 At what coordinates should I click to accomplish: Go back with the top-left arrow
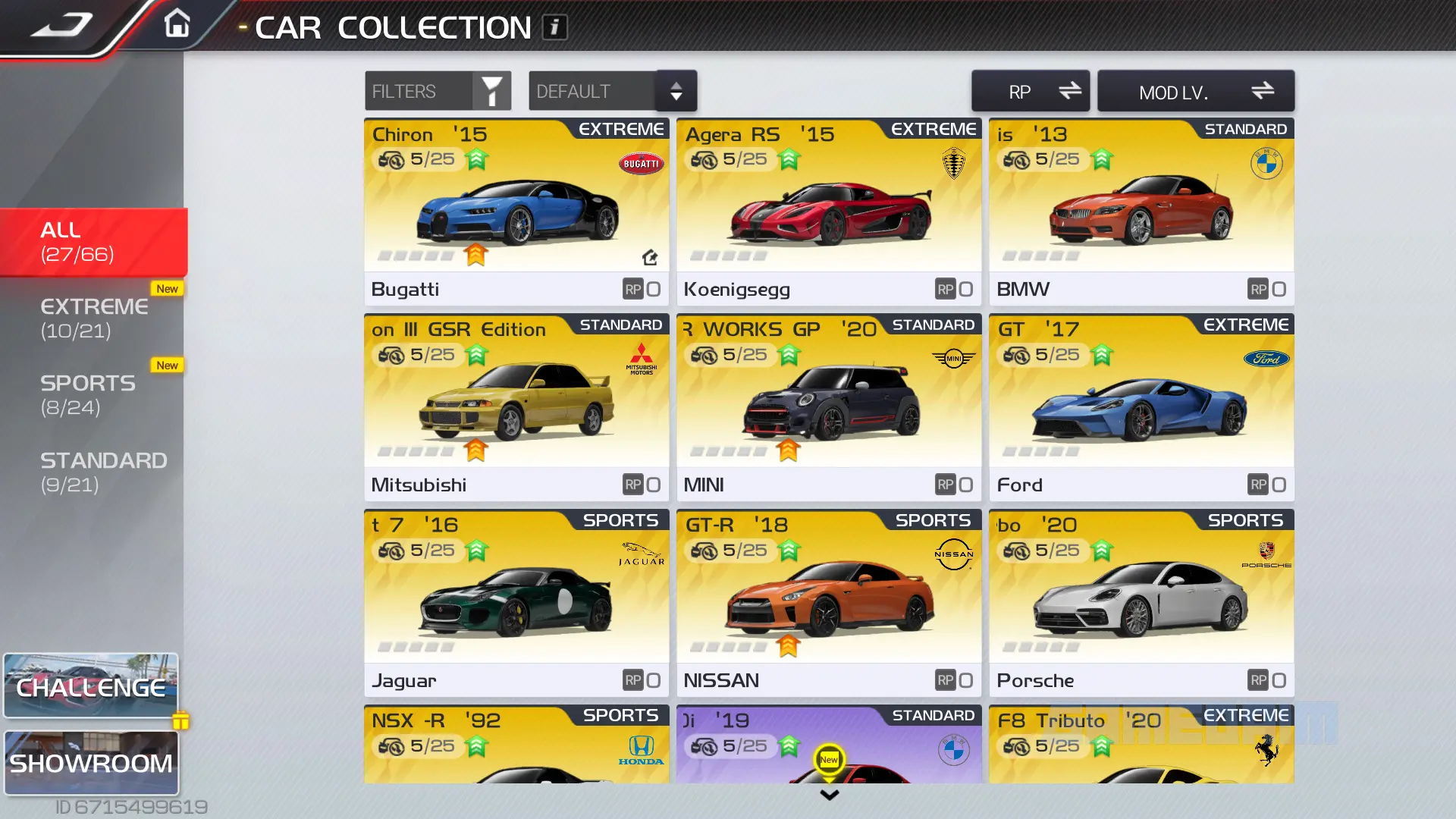[61, 26]
